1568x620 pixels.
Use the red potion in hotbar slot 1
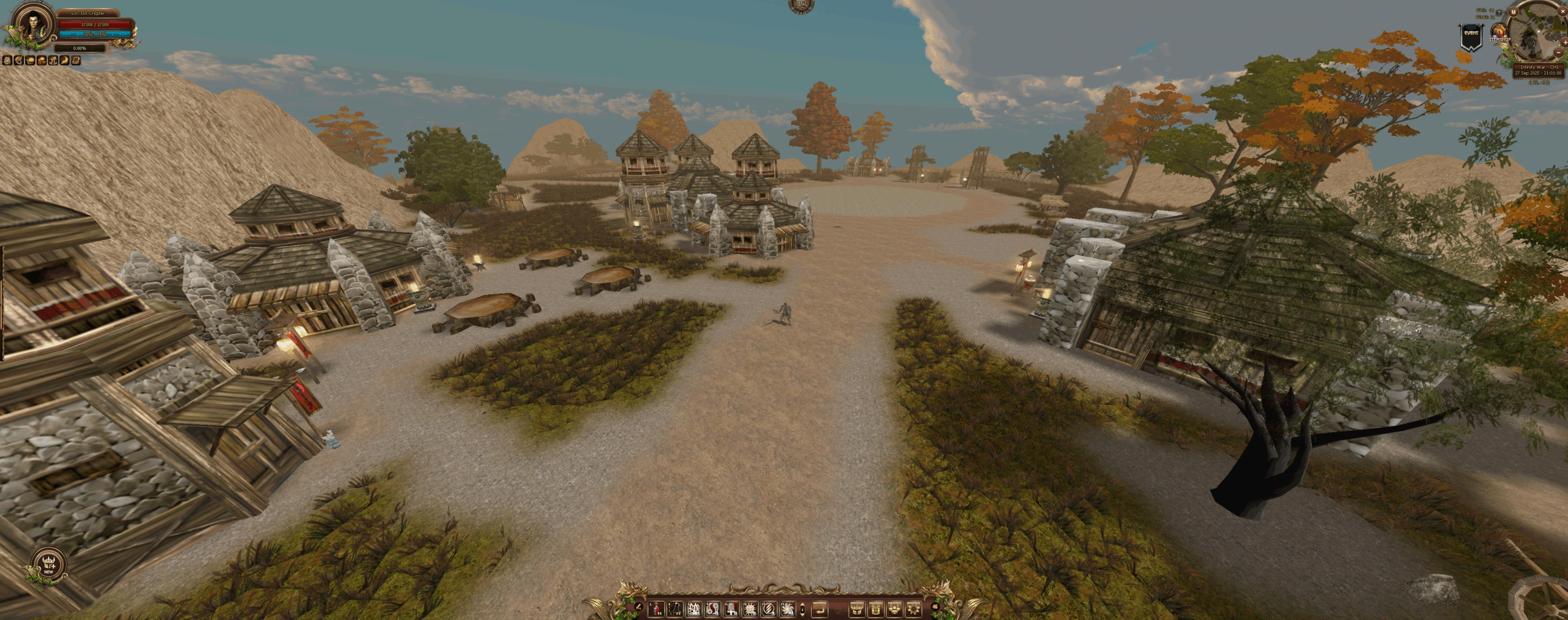click(656, 609)
